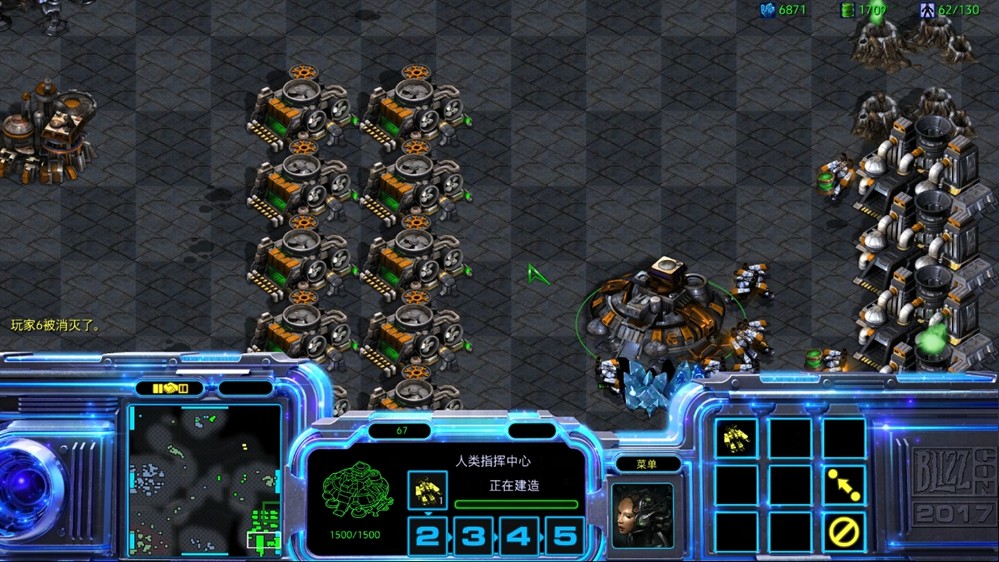
Task: Click the queued SCV in build slot 1
Action: (427, 489)
